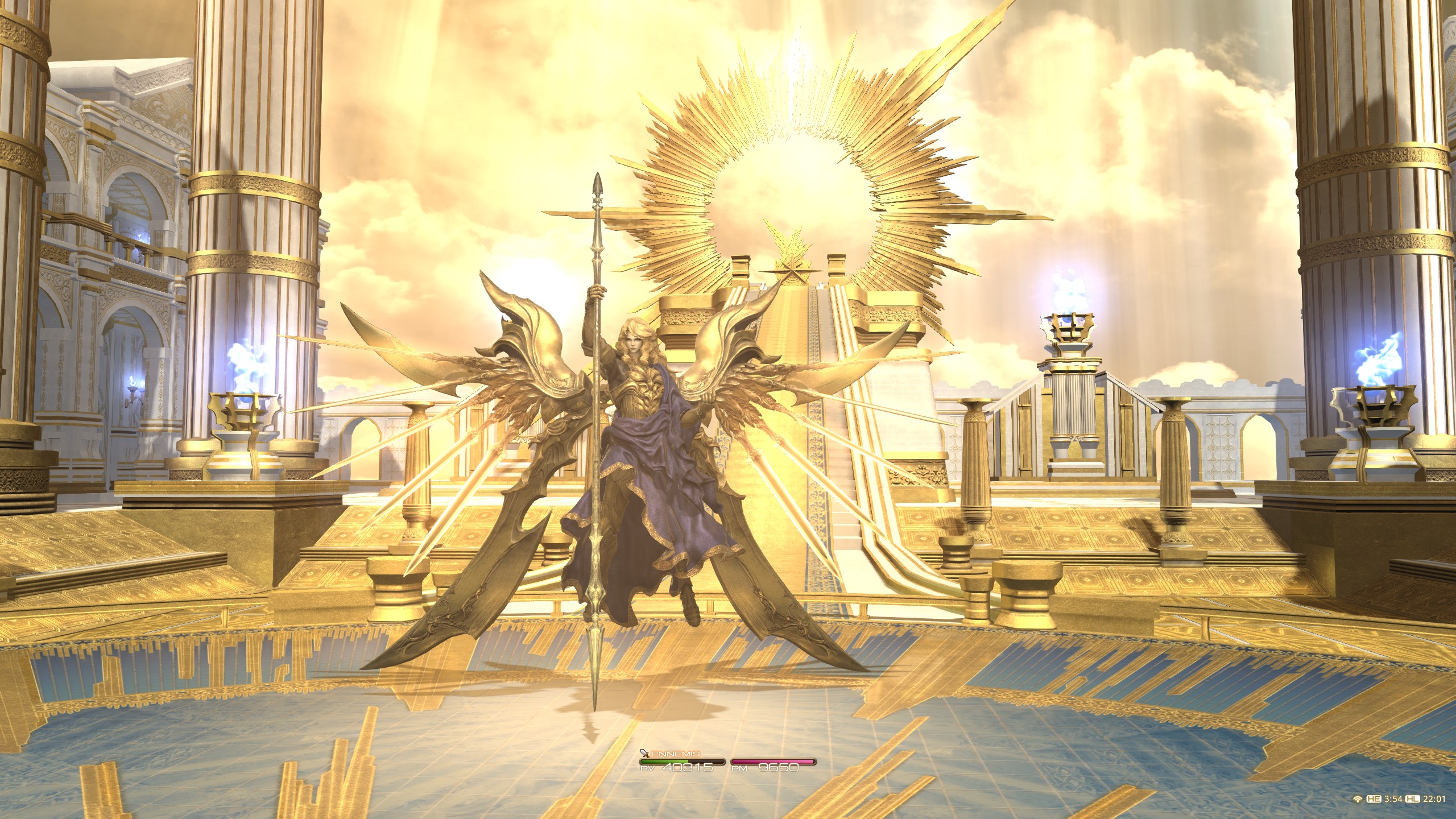Click the sword icon beside ENNEMIS

click(x=644, y=752)
